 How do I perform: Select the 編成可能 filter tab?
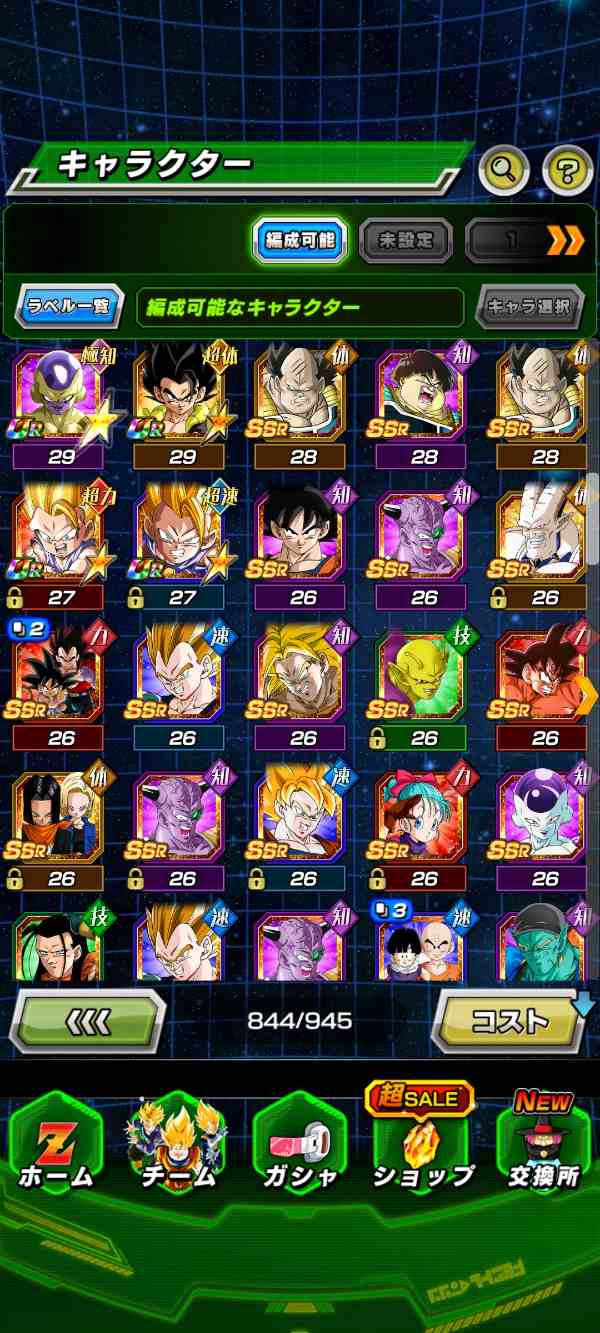point(300,240)
